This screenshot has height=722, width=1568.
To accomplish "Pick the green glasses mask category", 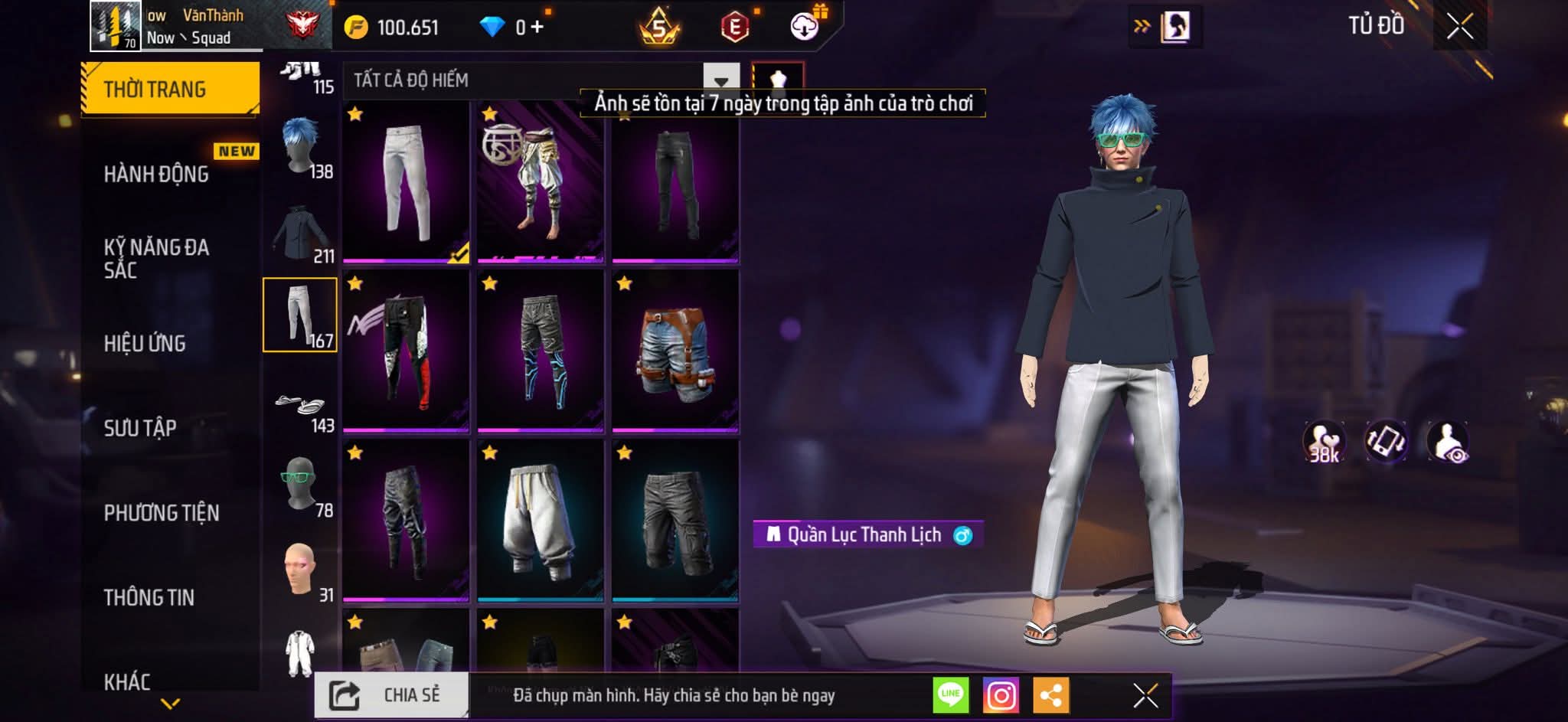I will [300, 485].
